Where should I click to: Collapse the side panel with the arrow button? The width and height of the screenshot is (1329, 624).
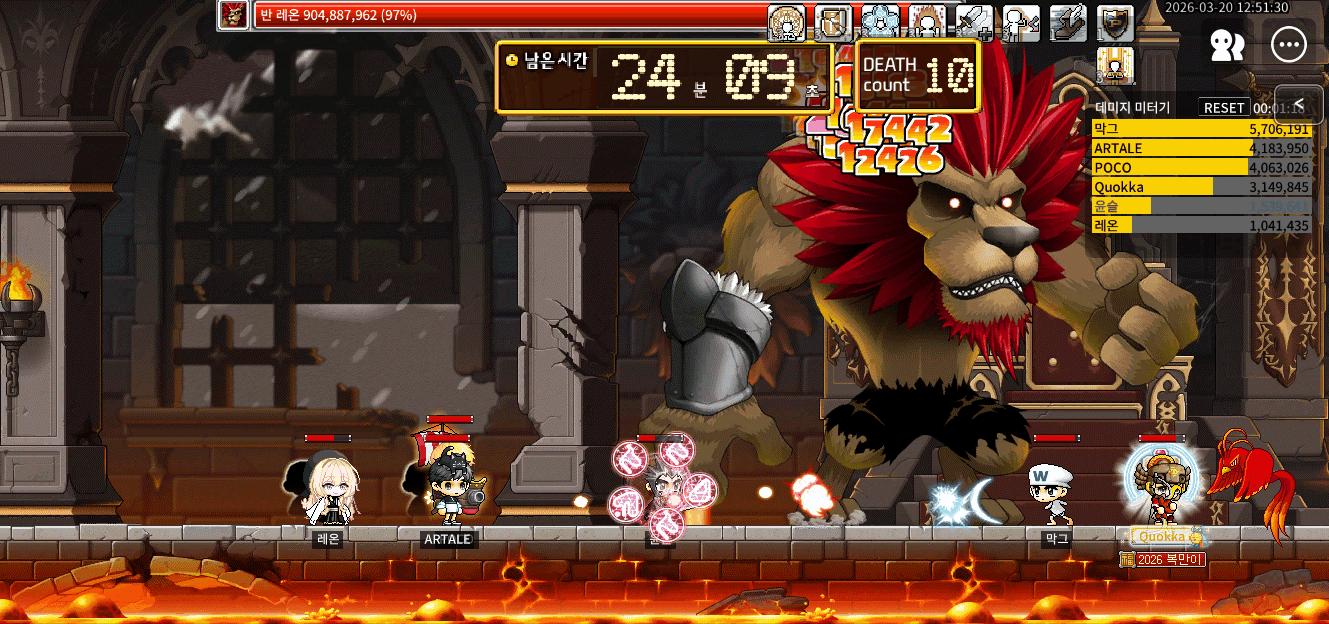tap(1299, 104)
